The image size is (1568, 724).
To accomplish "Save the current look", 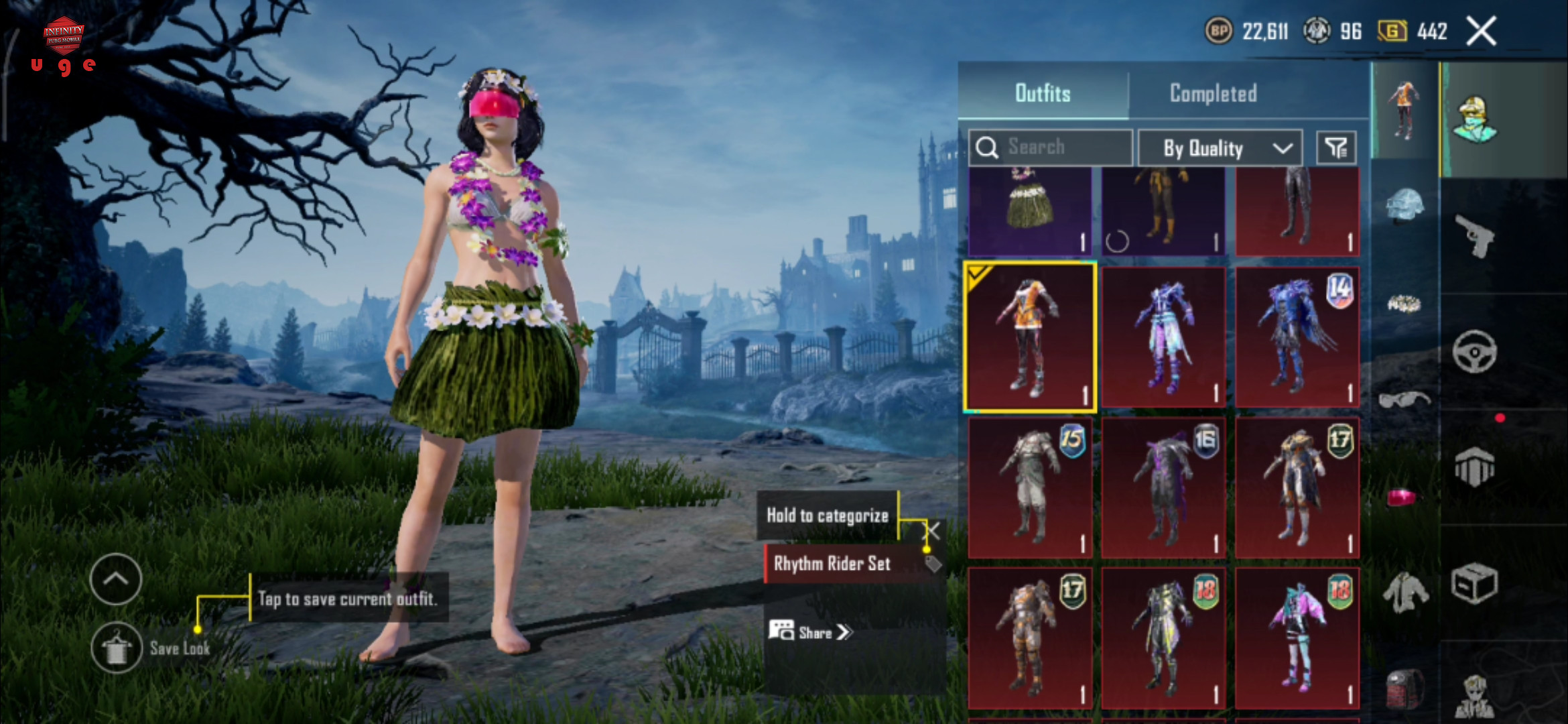I will (x=117, y=648).
